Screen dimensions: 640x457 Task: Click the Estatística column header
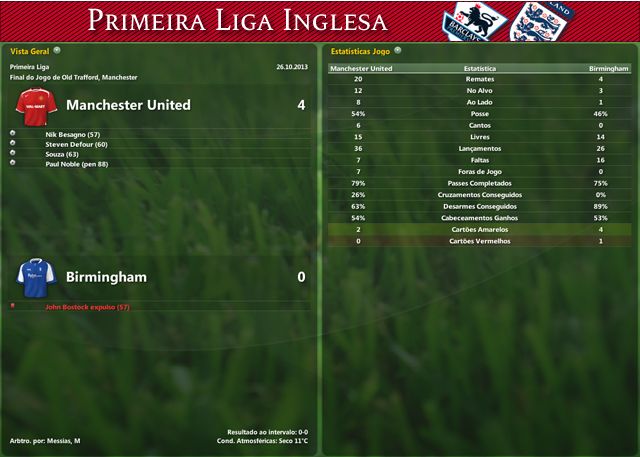480,68
